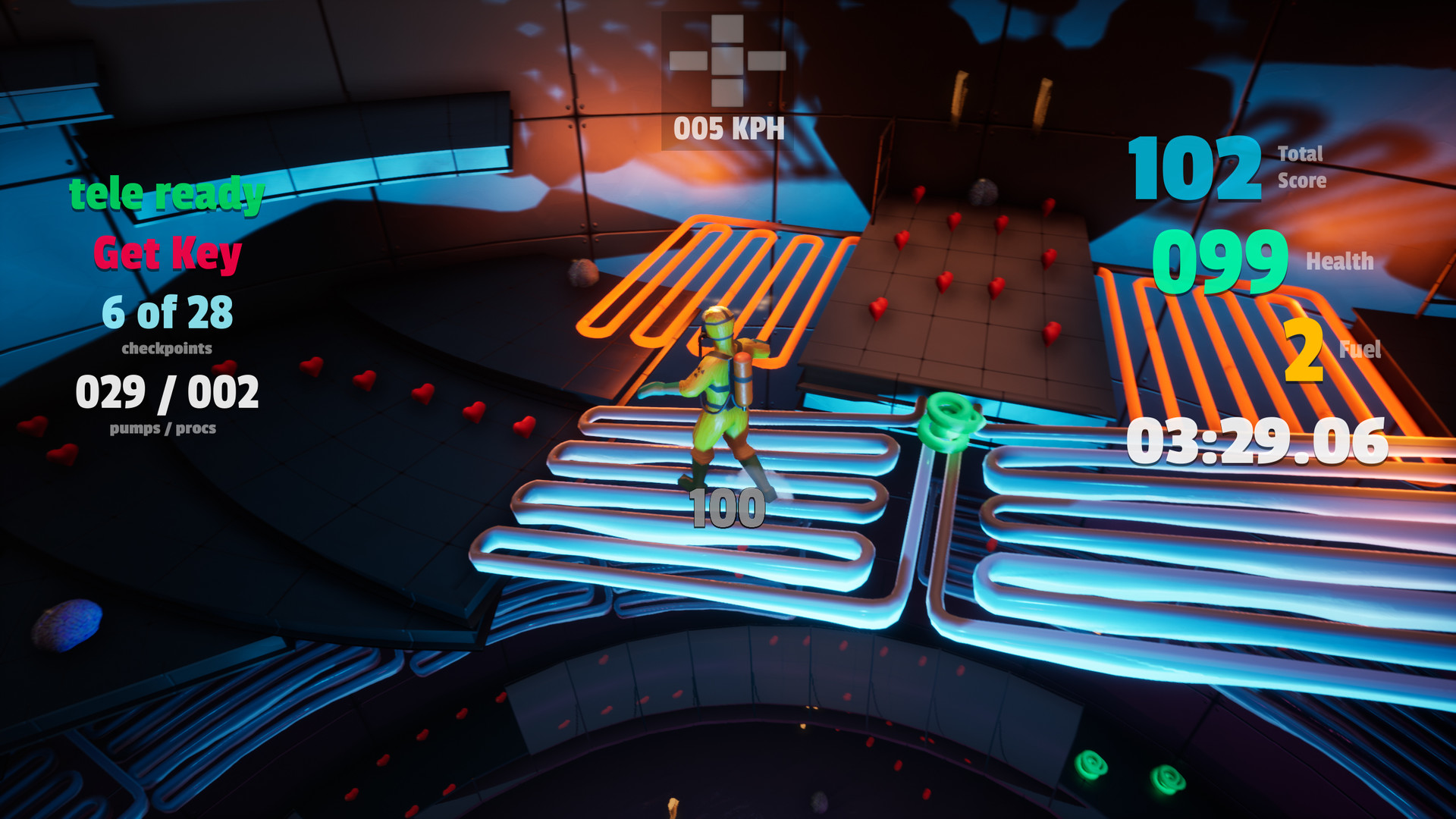Click the blue rock pickup at bottom left
This screenshot has height=819, width=1456.
point(67,627)
